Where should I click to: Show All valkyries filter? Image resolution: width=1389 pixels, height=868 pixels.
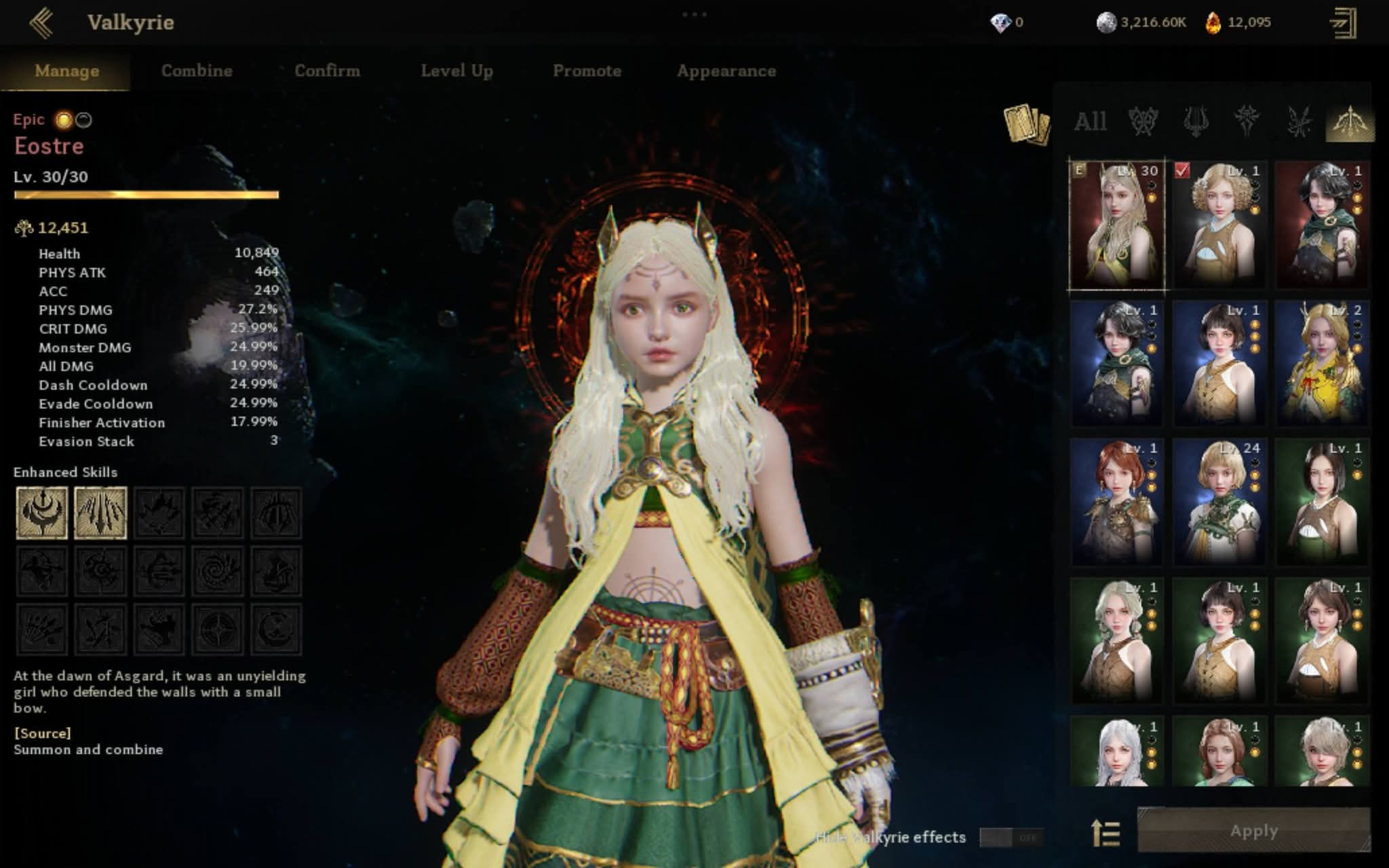coord(1090,122)
